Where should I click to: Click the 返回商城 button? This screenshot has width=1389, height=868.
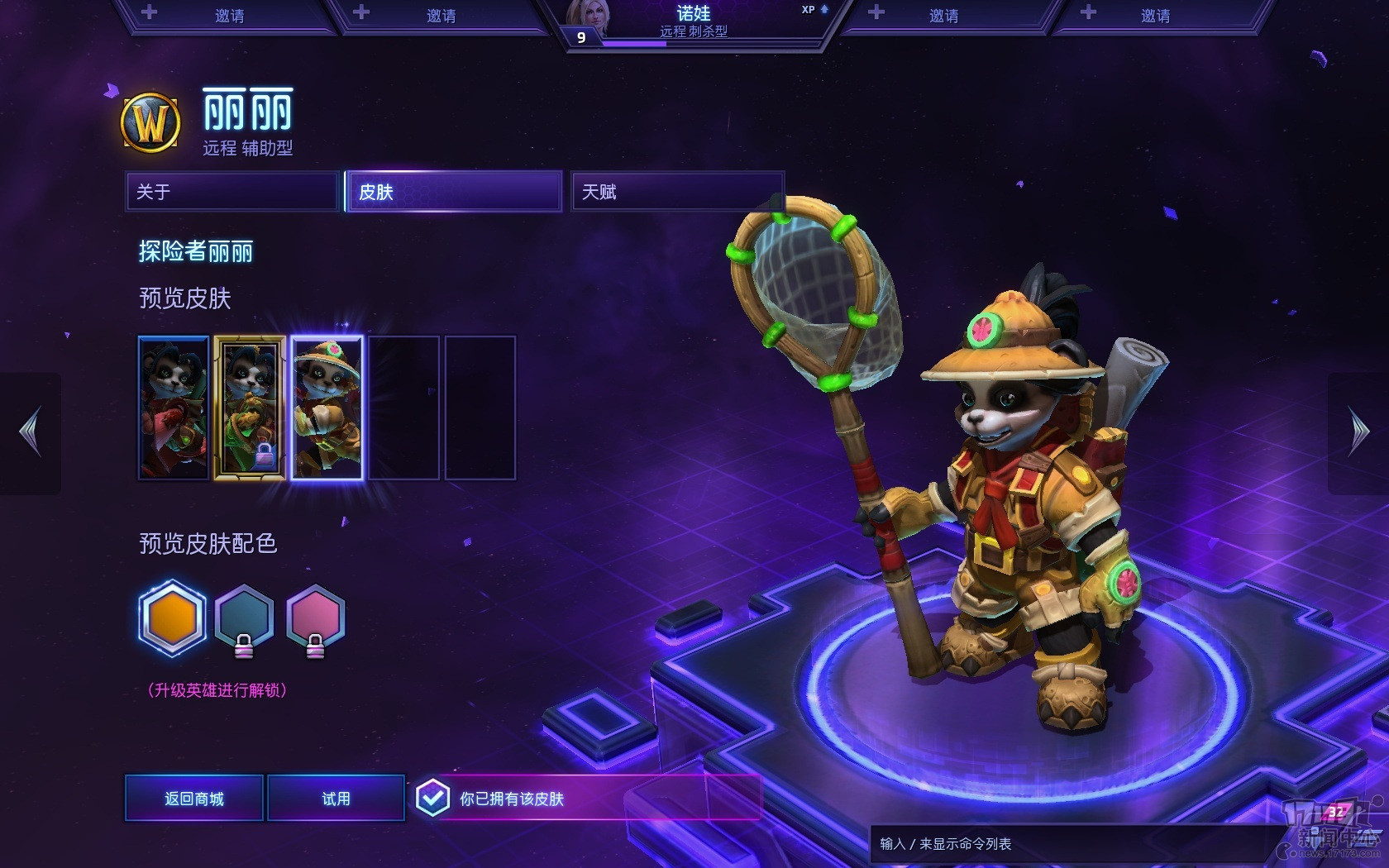click(x=194, y=798)
